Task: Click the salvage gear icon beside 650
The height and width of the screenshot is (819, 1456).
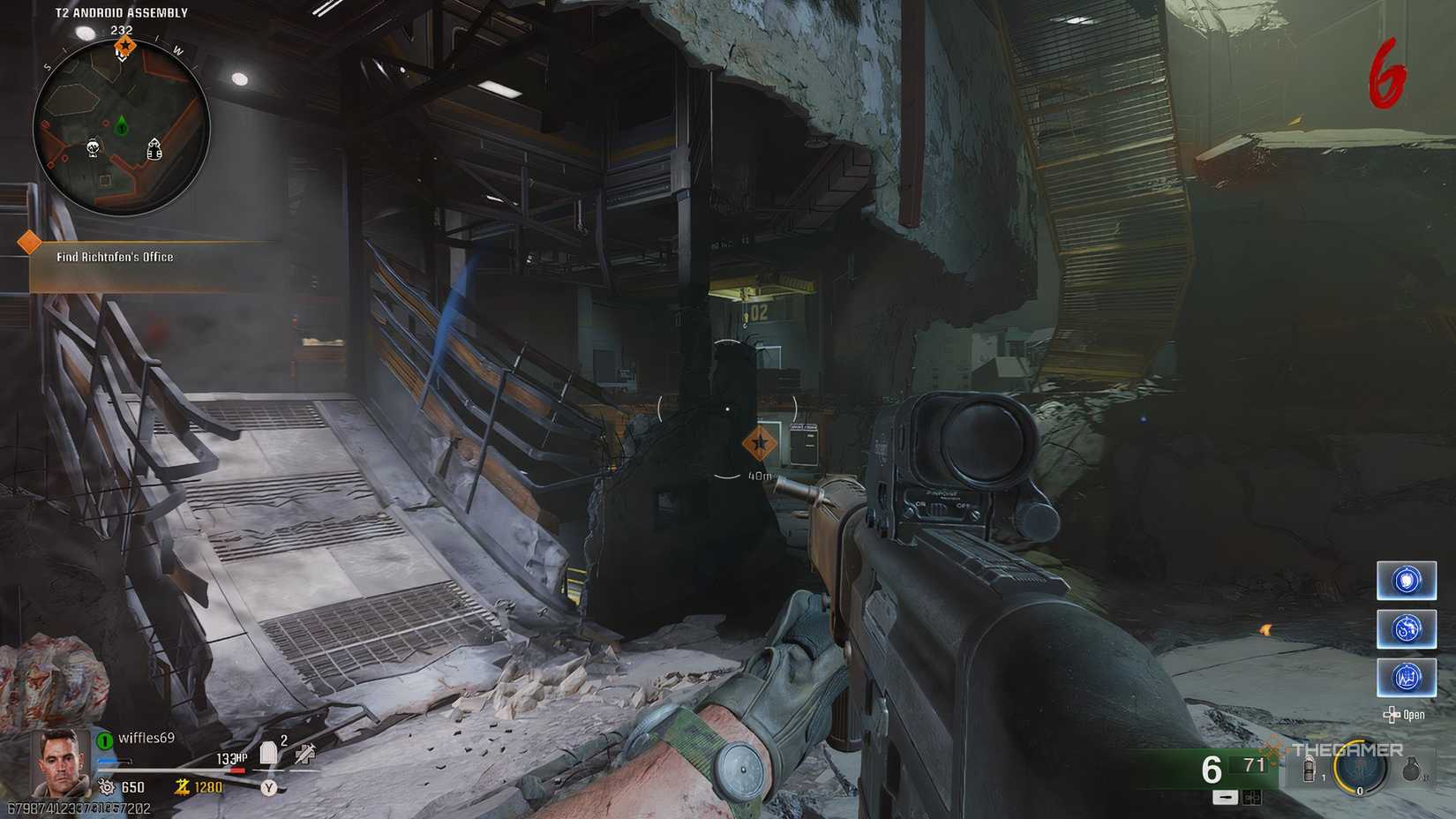Action: [x=107, y=786]
